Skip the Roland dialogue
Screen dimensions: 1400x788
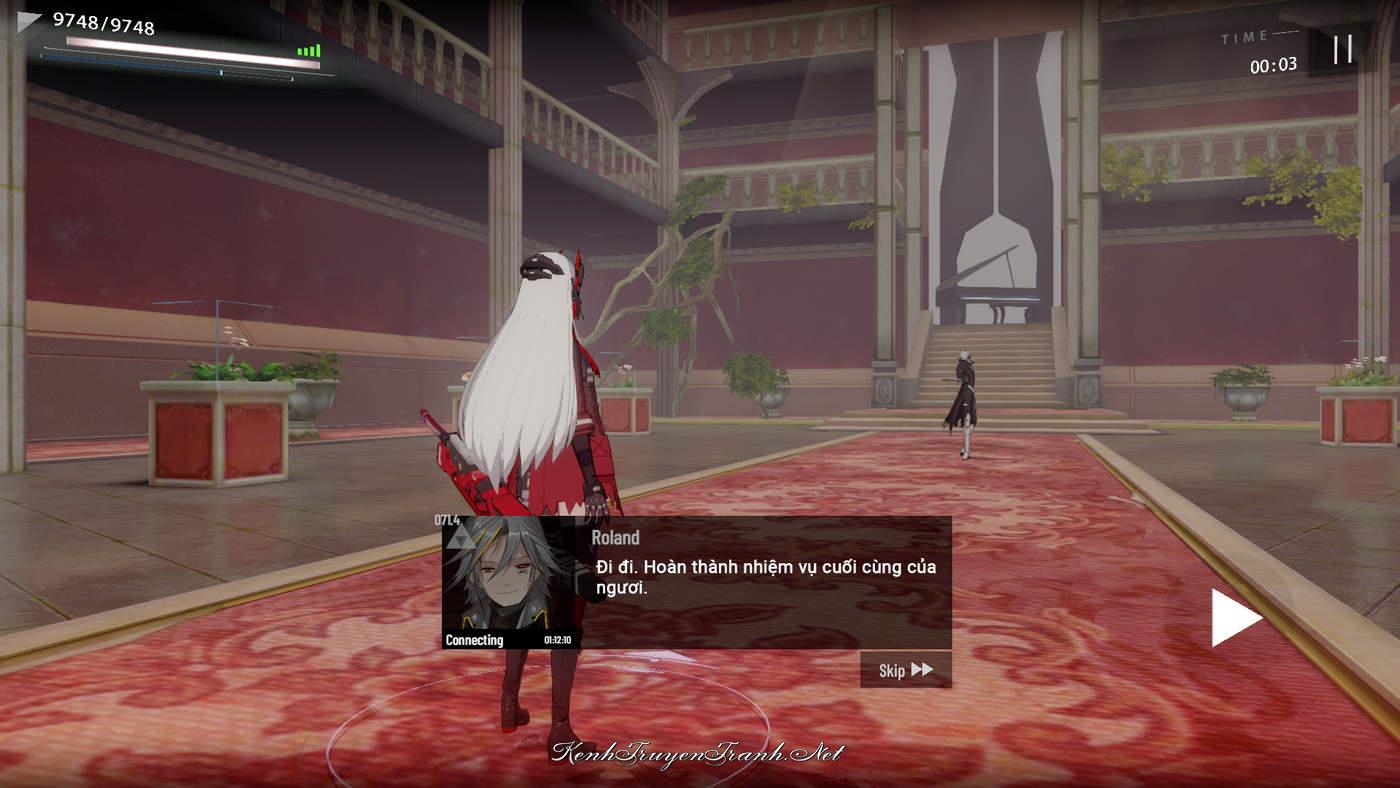point(905,670)
